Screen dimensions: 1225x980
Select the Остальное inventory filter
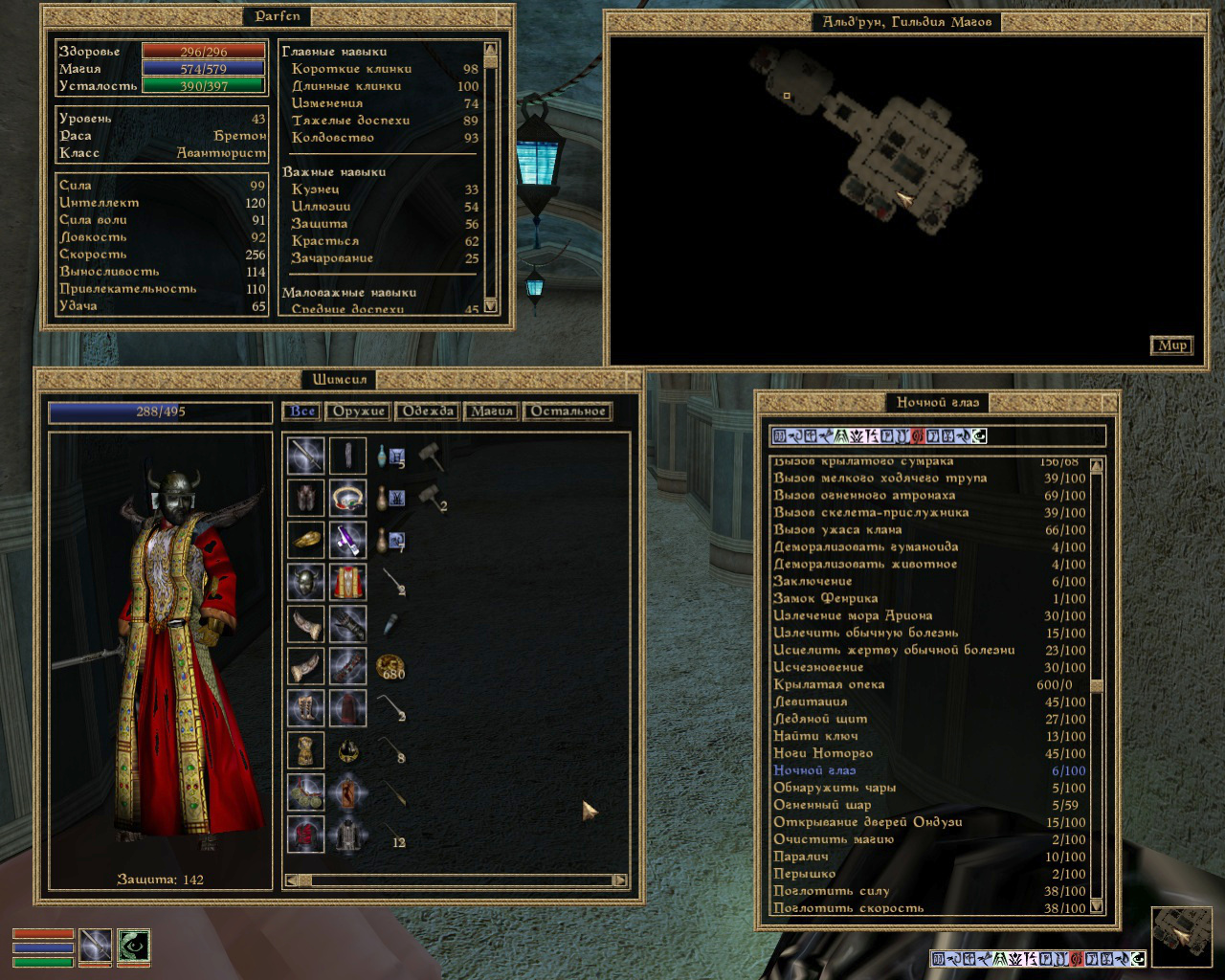568,412
